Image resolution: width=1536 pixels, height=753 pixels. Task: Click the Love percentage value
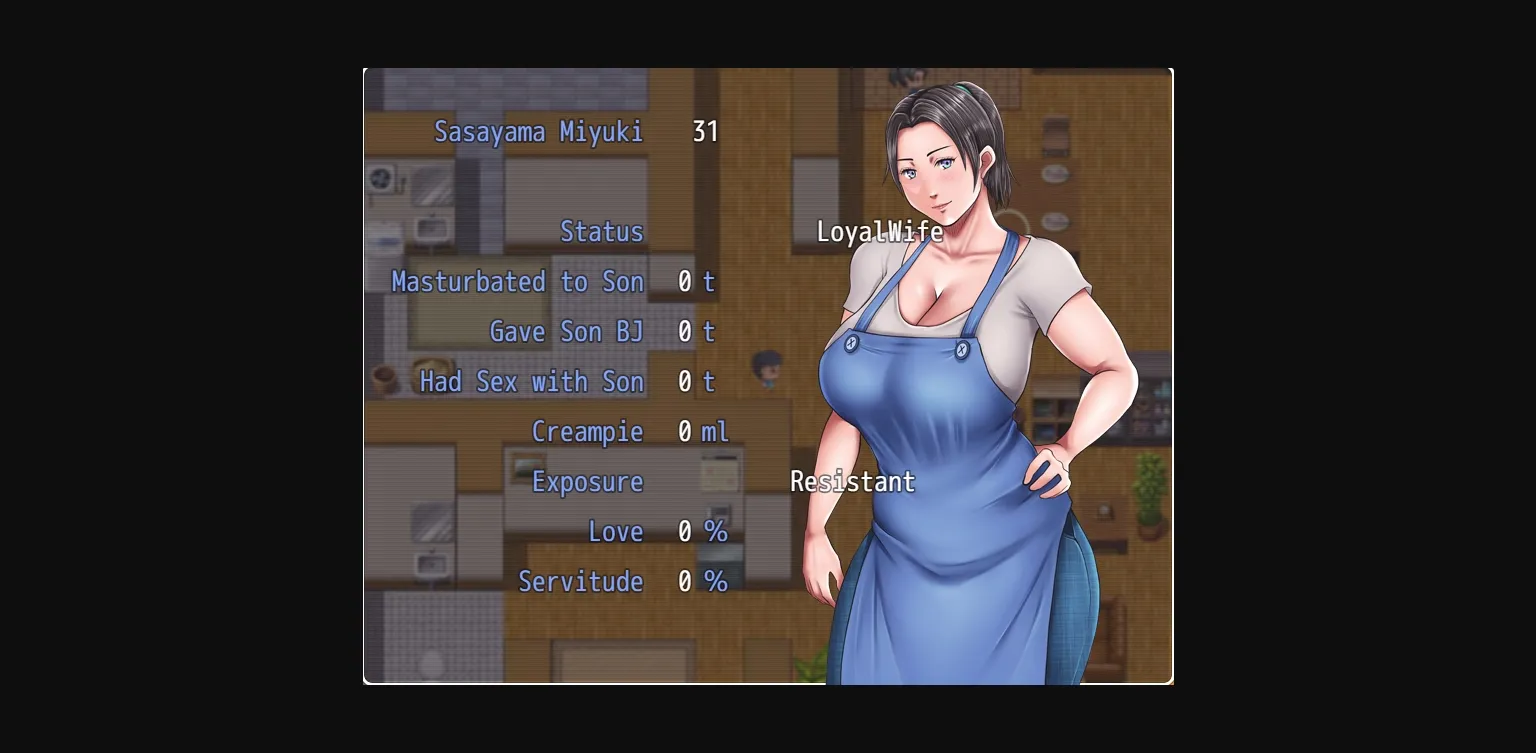tap(701, 532)
